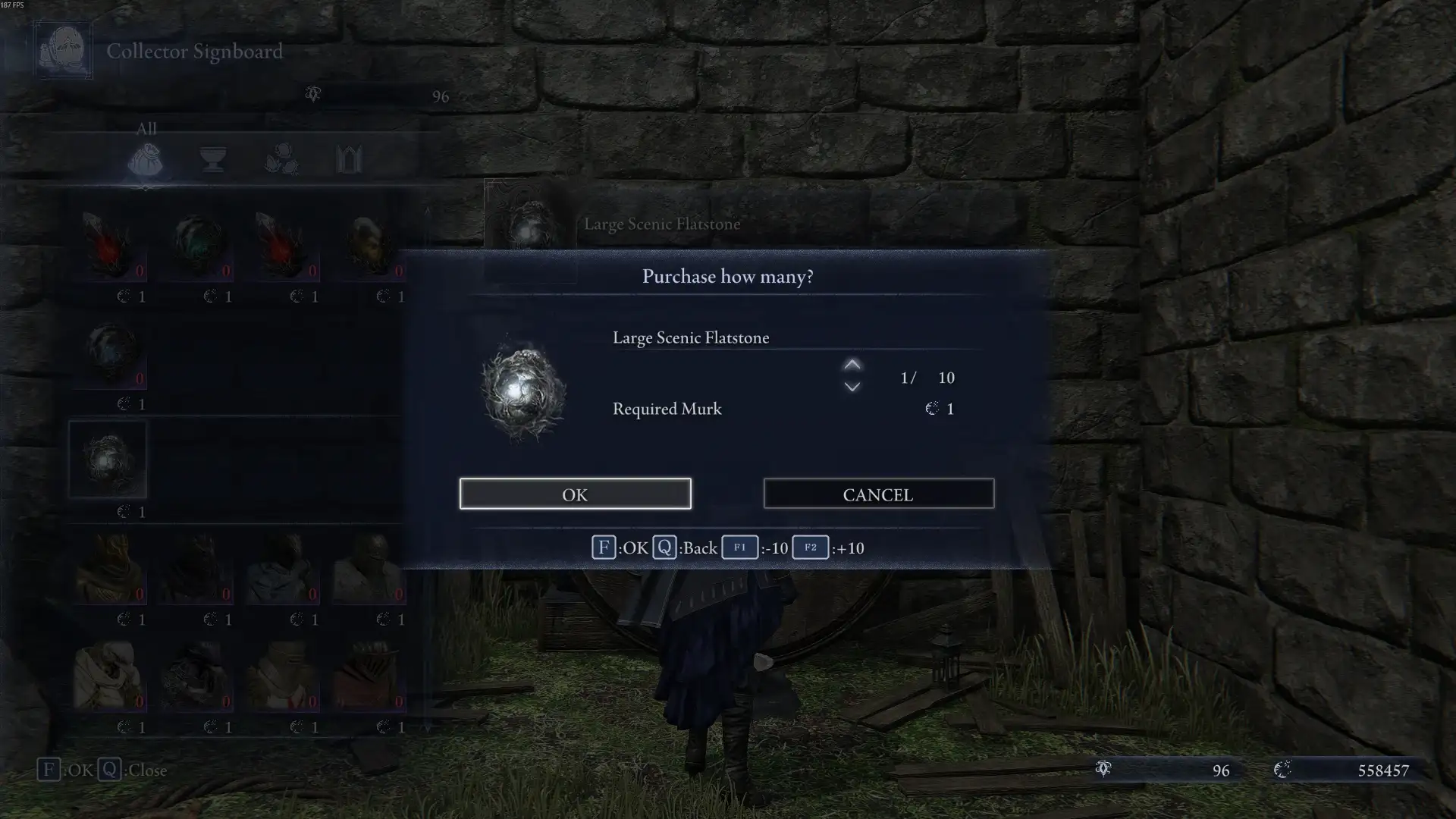Confirm purchase with the OK button
Screen dimensions: 1456x819
click(575, 494)
